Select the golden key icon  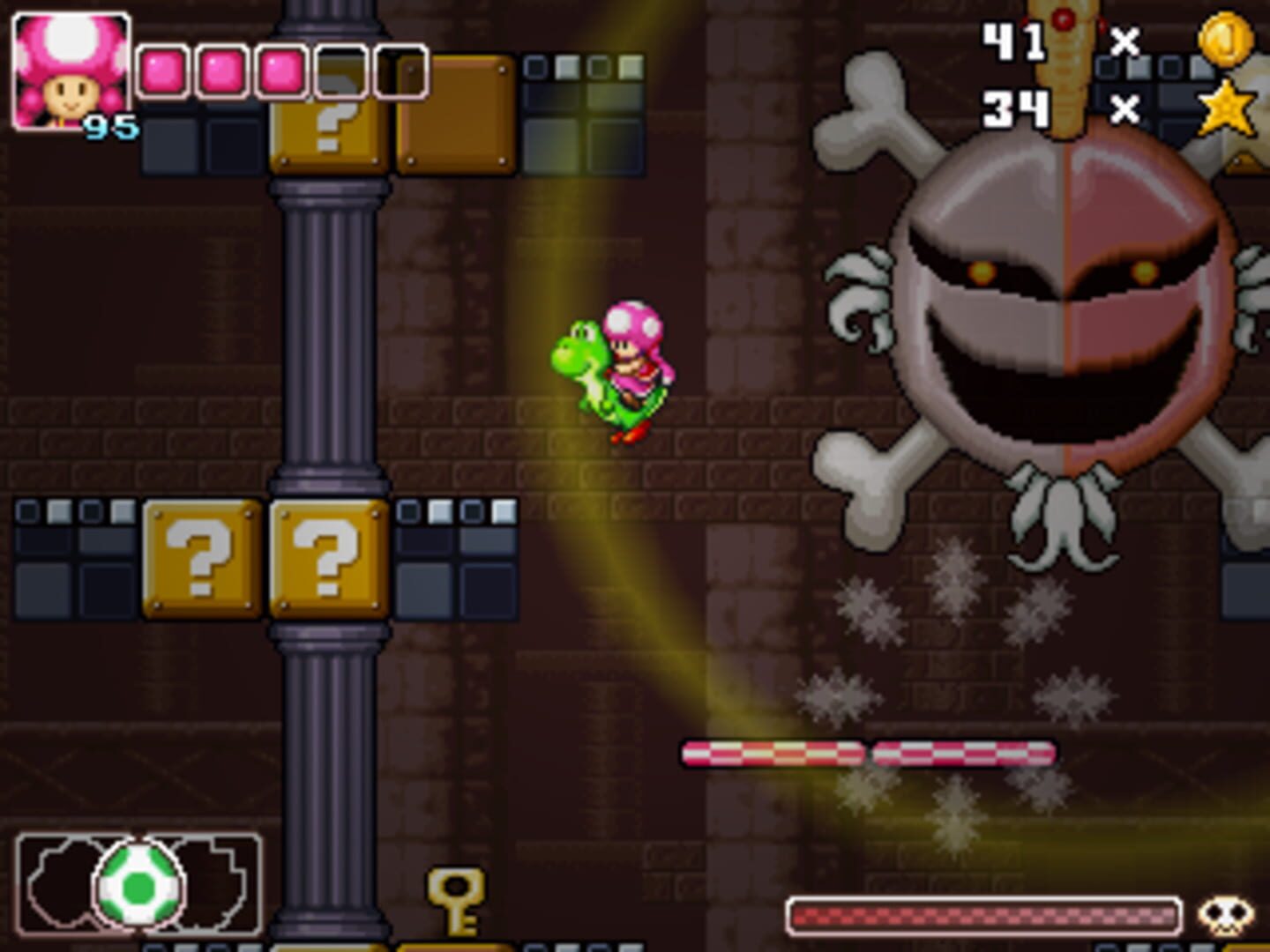tap(455, 900)
